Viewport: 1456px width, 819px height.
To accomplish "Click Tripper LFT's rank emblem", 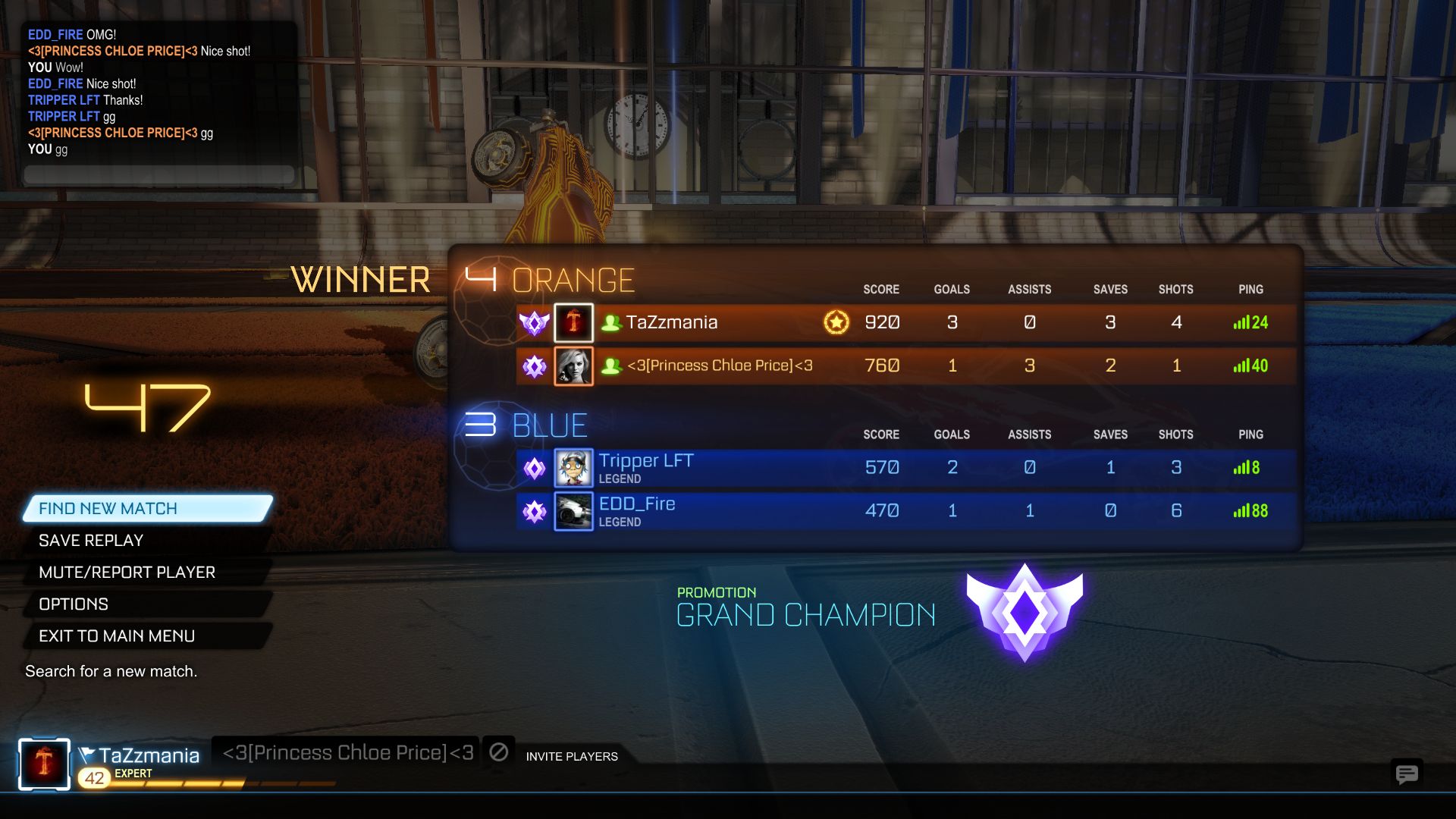I will [x=535, y=468].
